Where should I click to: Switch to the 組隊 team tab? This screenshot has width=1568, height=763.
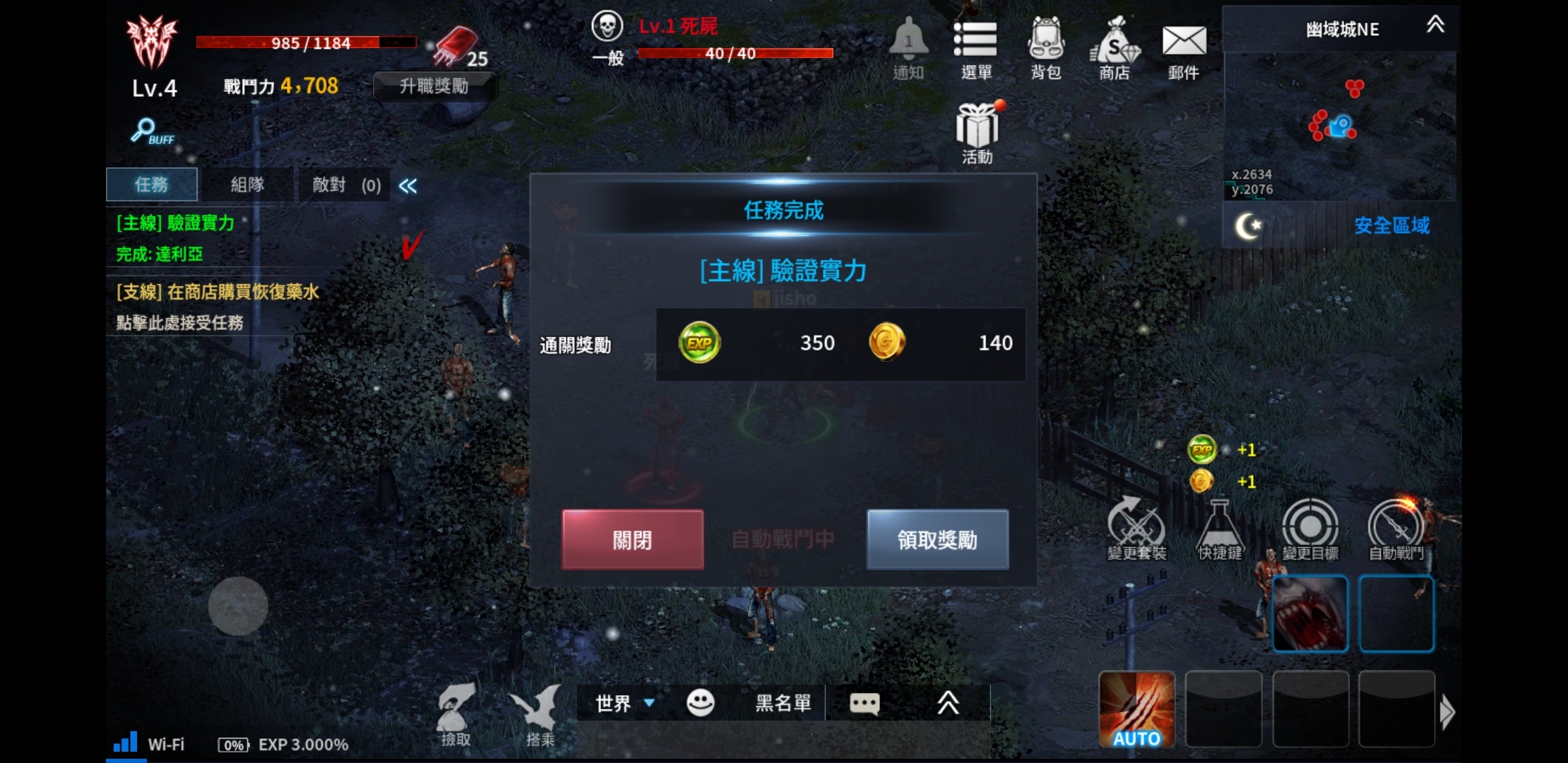point(248,184)
